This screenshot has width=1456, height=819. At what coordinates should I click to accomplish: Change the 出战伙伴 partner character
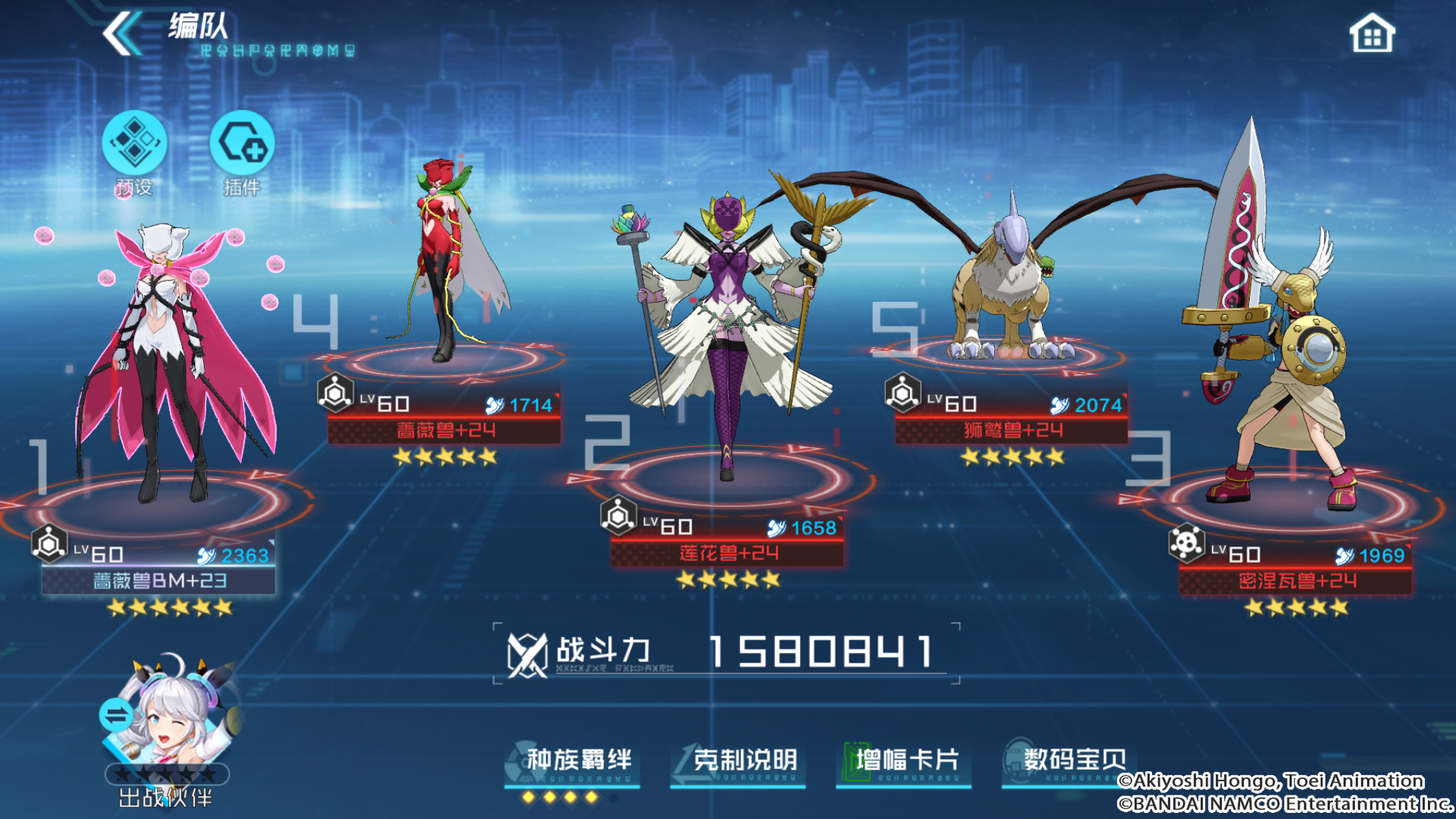[167, 720]
